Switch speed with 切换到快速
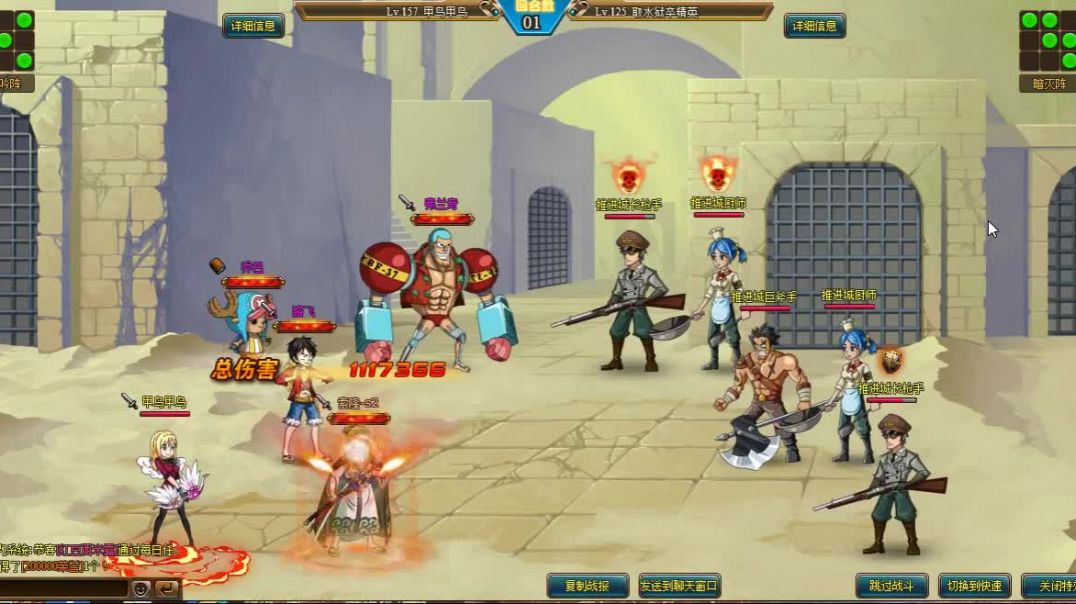 [975, 586]
